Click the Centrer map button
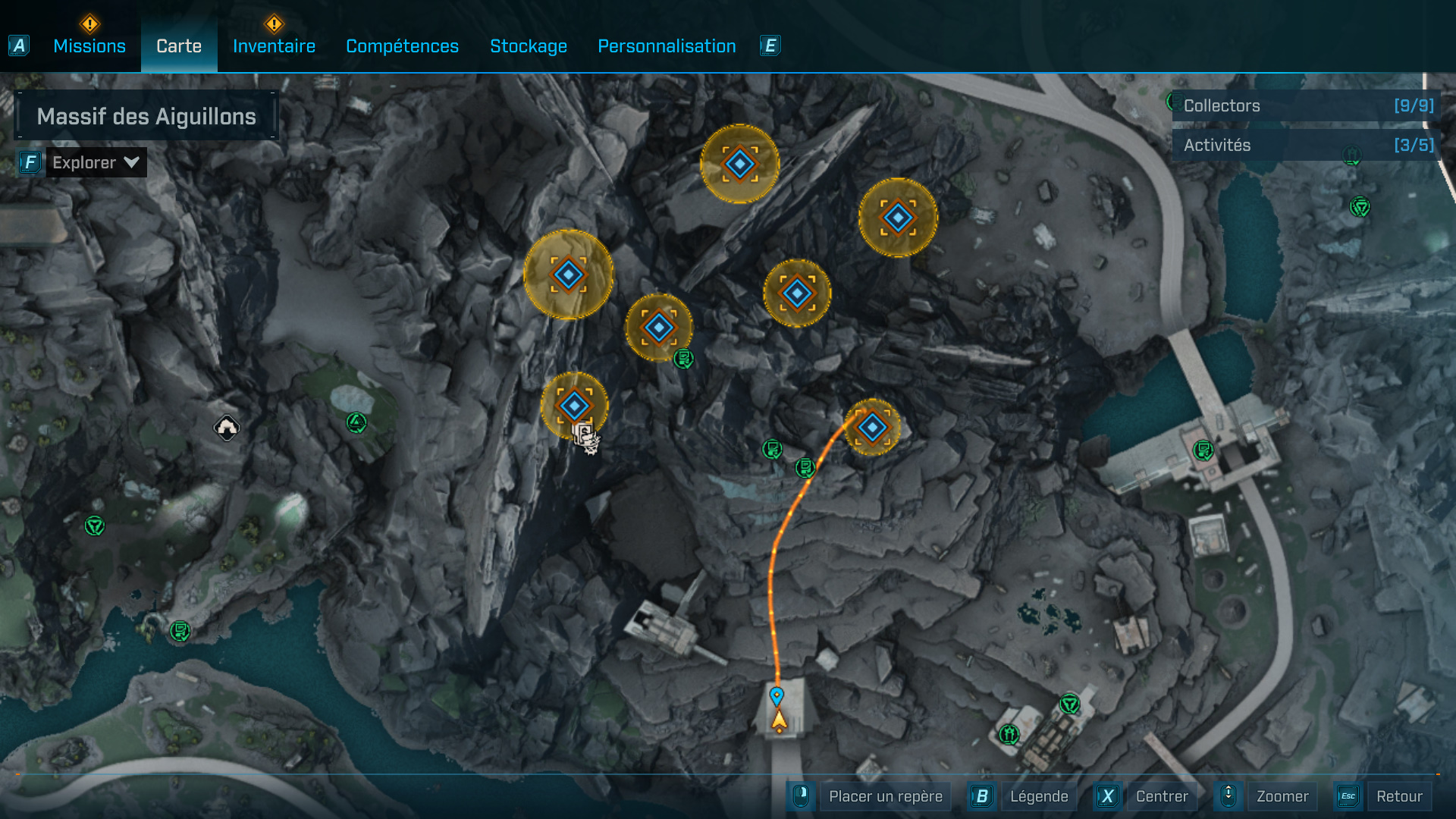 tap(1161, 796)
